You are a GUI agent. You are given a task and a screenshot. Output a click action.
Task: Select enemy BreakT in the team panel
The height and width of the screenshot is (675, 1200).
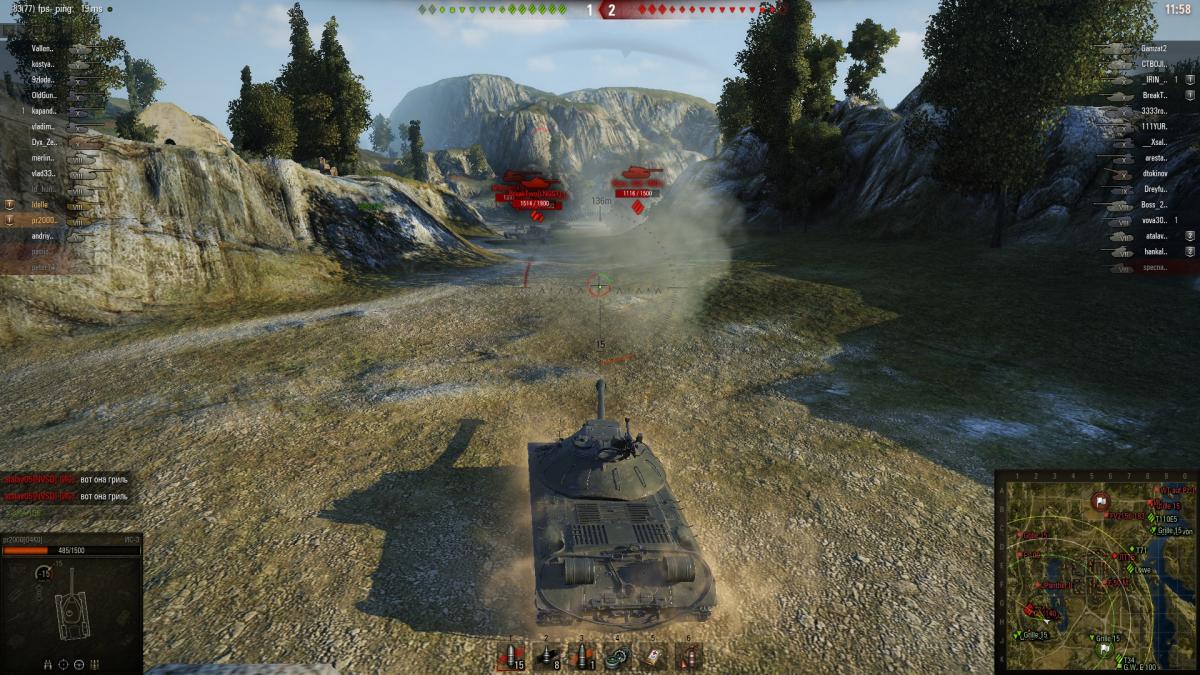pyautogui.click(x=1150, y=95)
